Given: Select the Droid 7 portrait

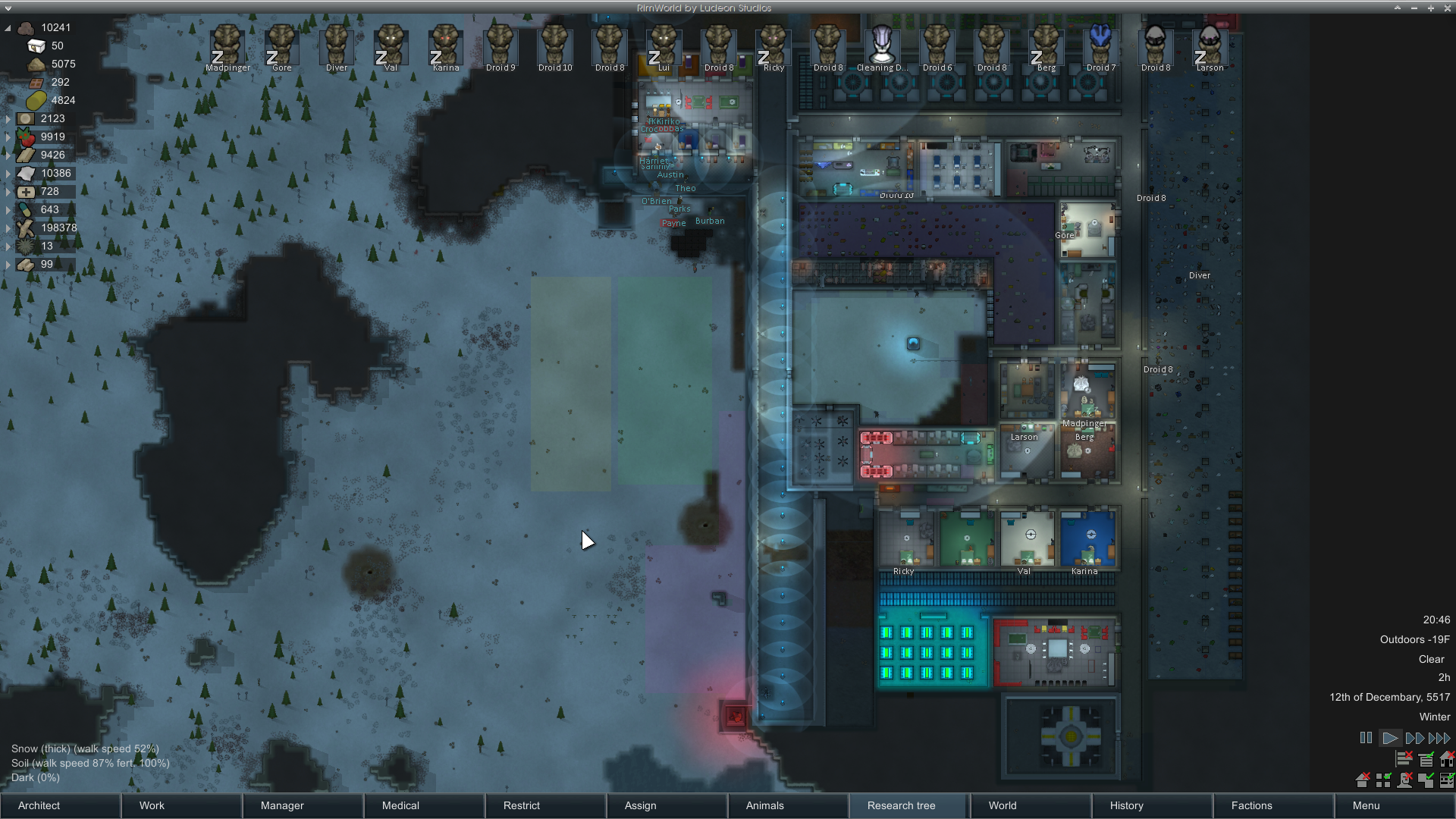Looking at the screenshot, I should (1100, 45).
